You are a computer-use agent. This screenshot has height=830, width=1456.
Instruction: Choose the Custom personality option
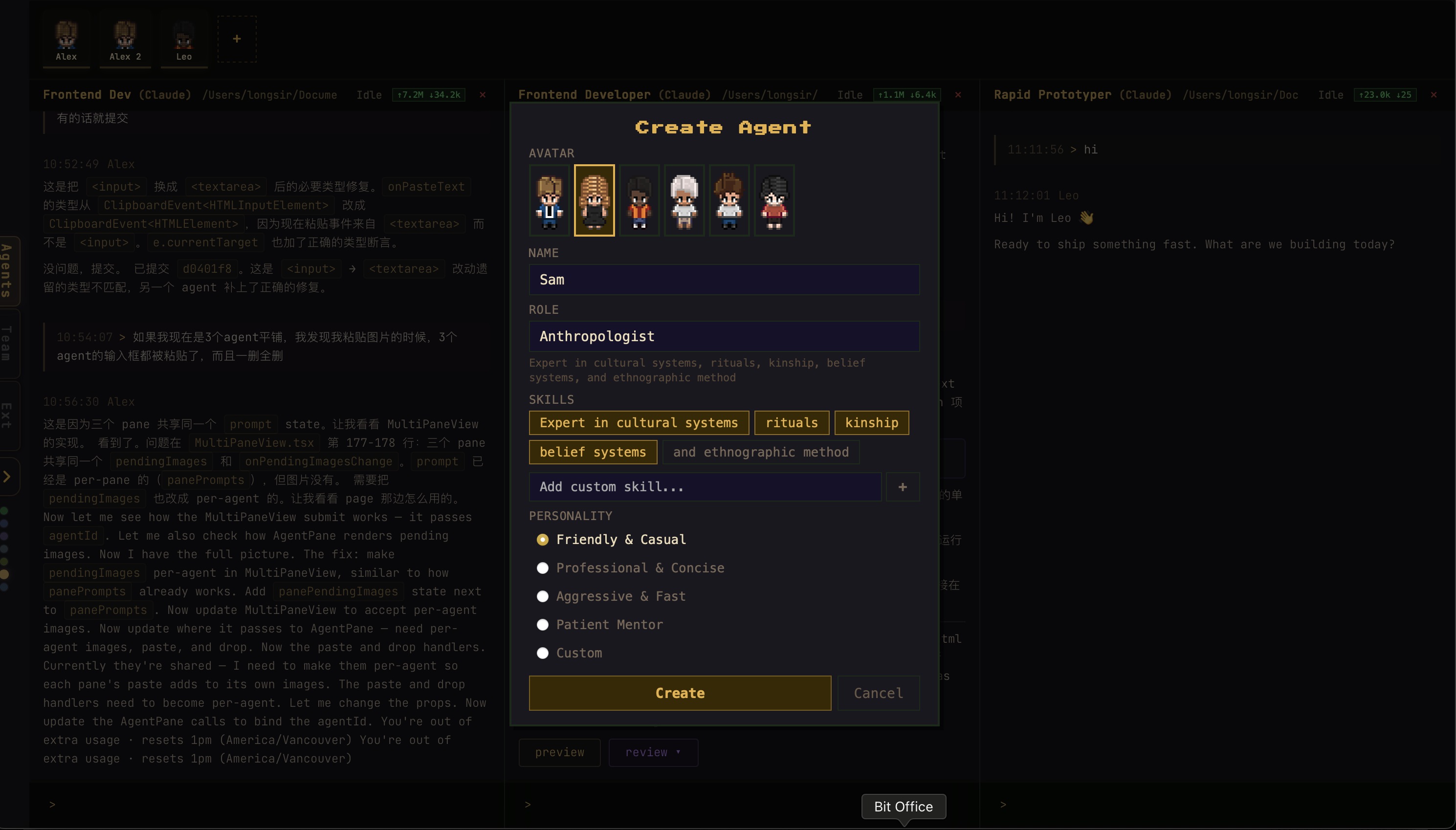(x=542, y=653)
